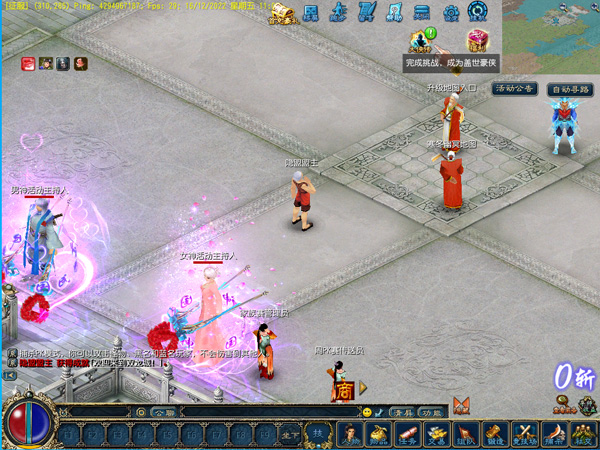
Task: Open the yellow smiley emoji picker
Action: pos(367,412)
